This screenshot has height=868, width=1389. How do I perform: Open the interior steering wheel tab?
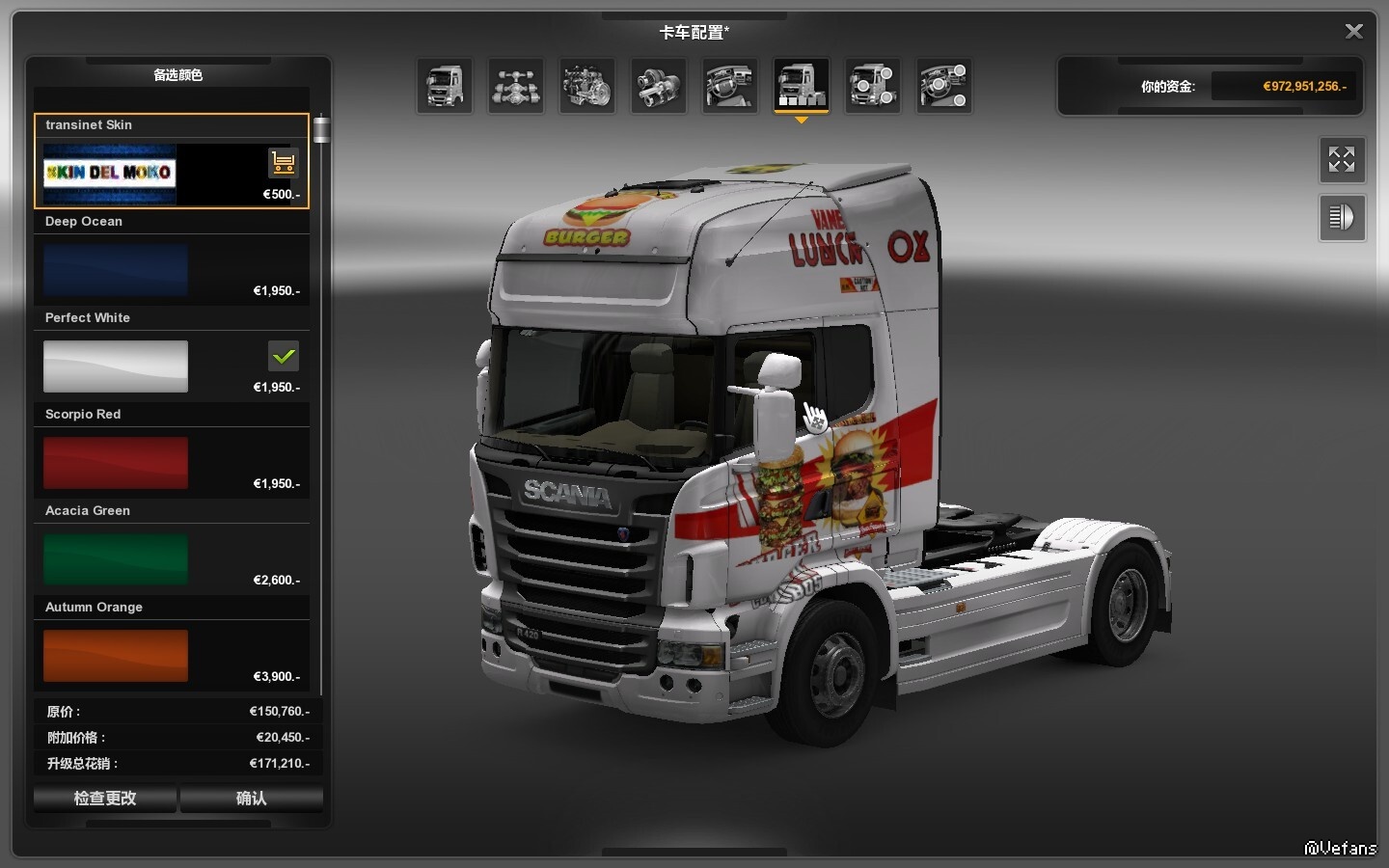pos(730,86)
